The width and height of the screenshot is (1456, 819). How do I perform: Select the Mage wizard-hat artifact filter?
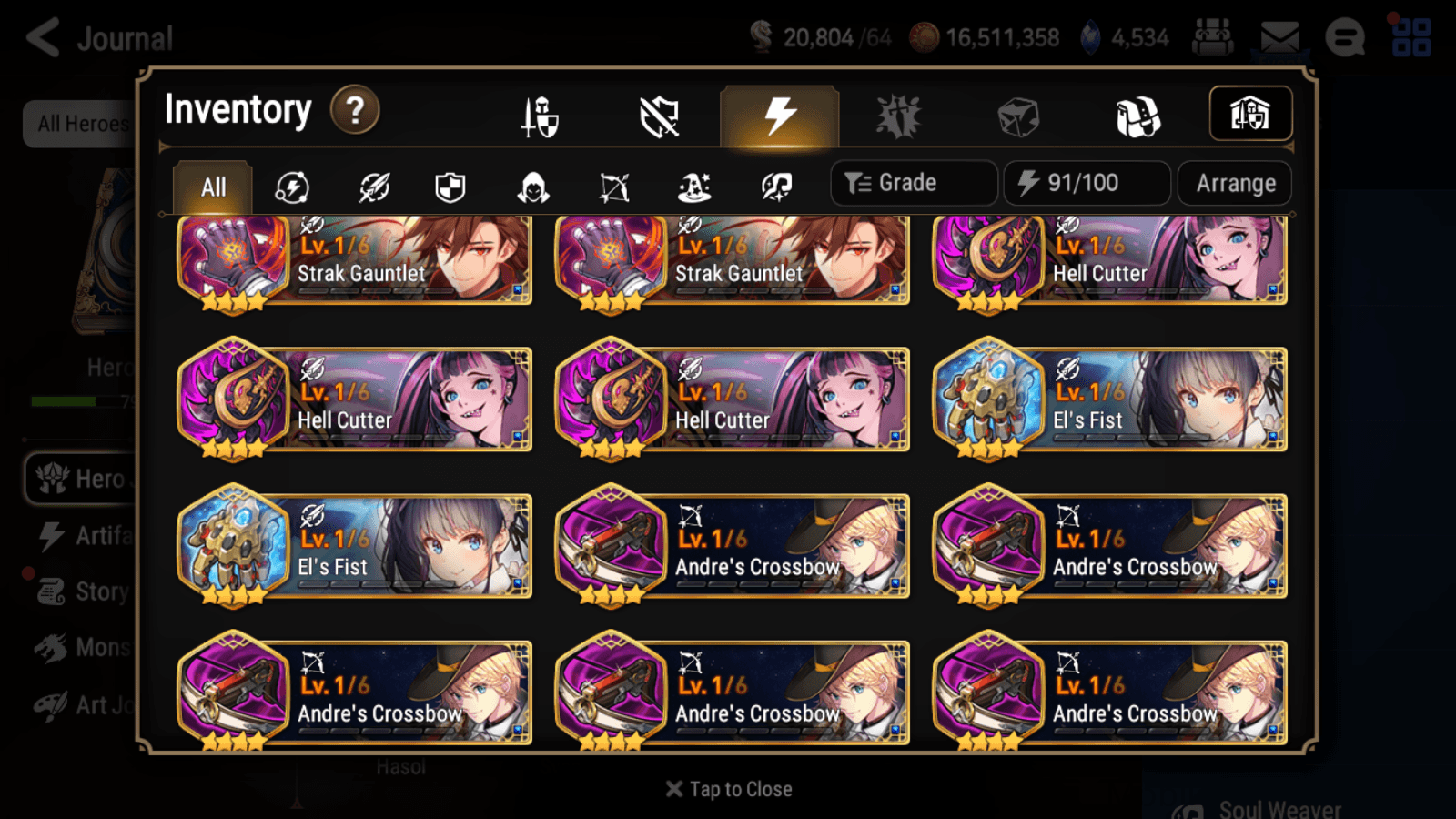693,187
